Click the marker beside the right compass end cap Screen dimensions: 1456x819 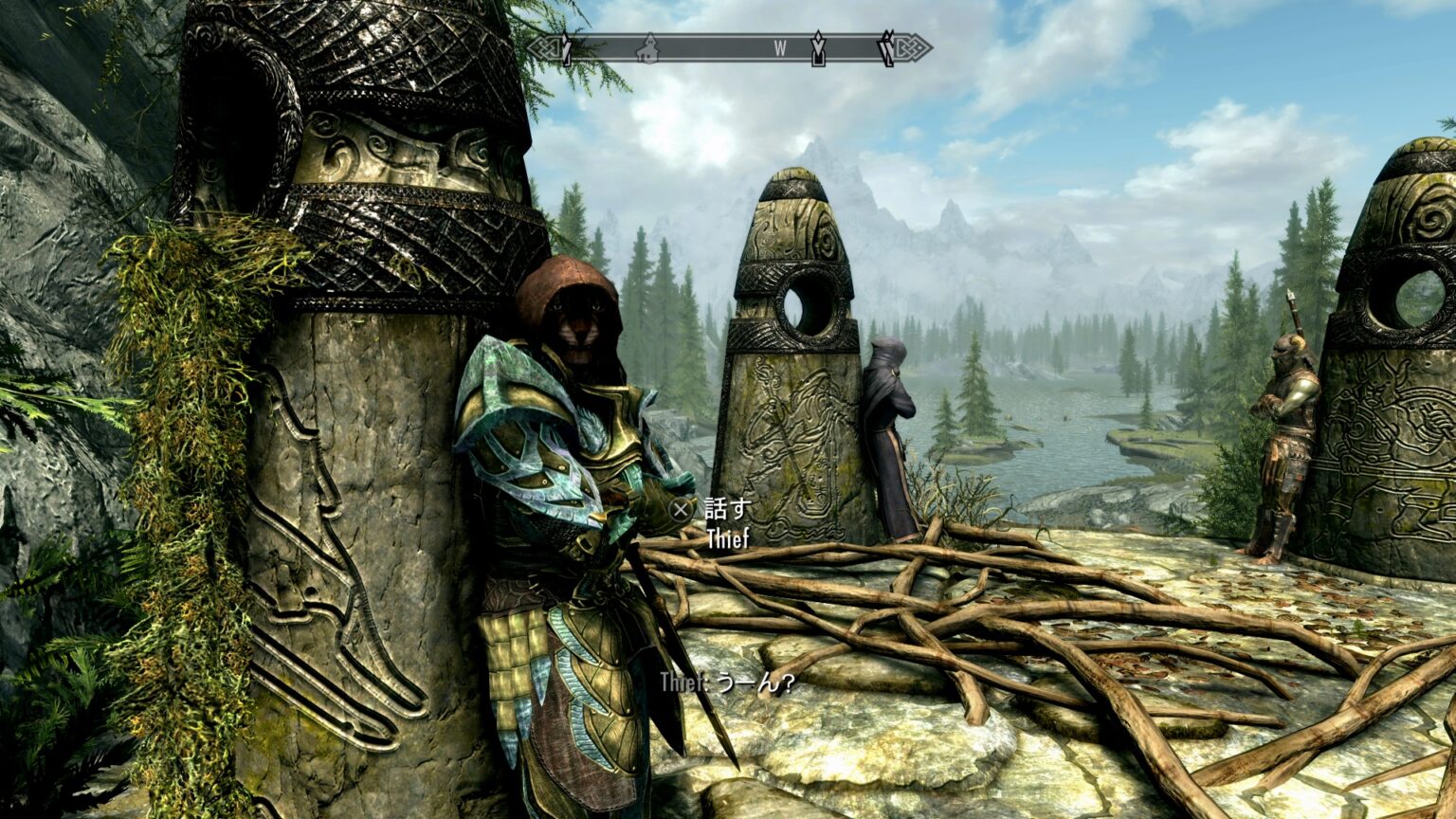[x=887, y=47]
